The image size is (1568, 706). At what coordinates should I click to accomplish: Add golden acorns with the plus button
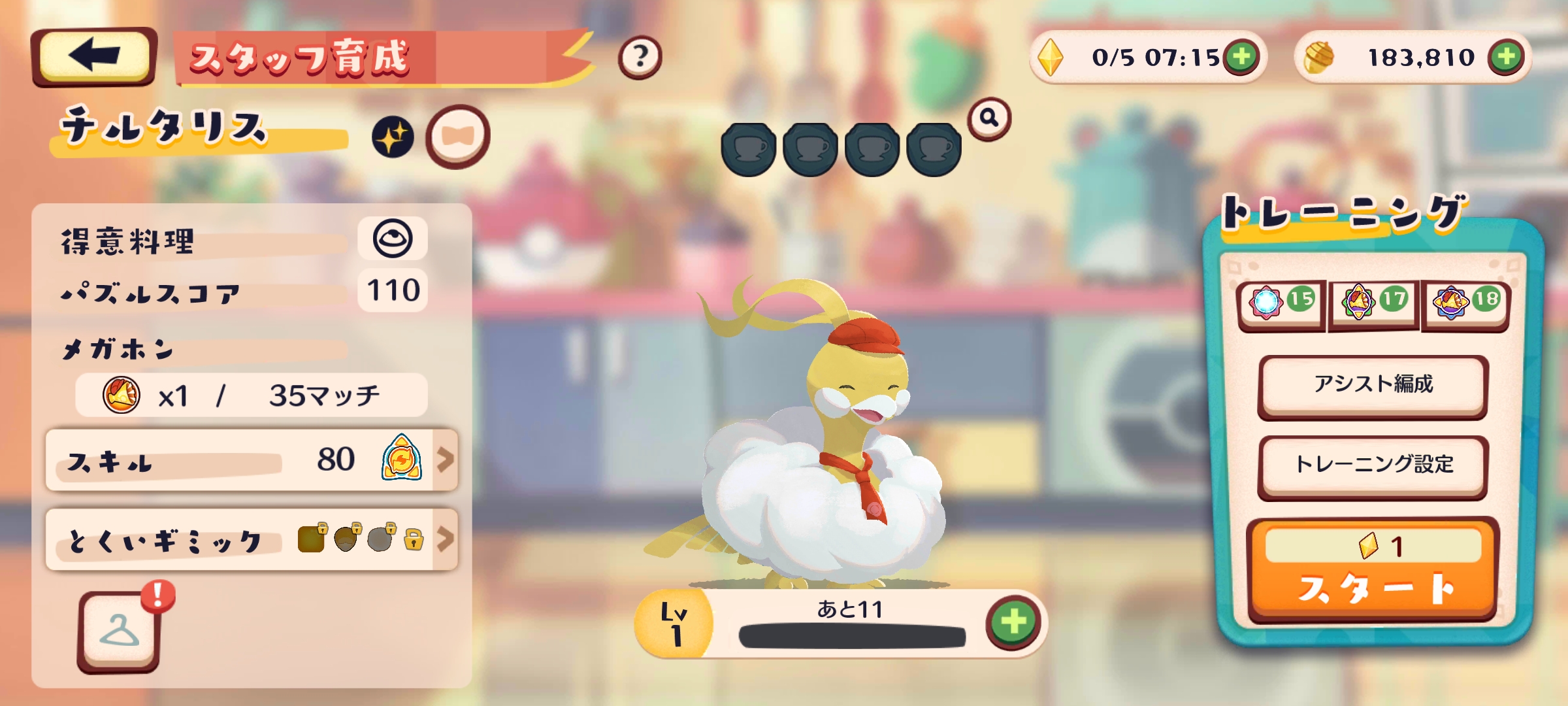coord(1506,57)
